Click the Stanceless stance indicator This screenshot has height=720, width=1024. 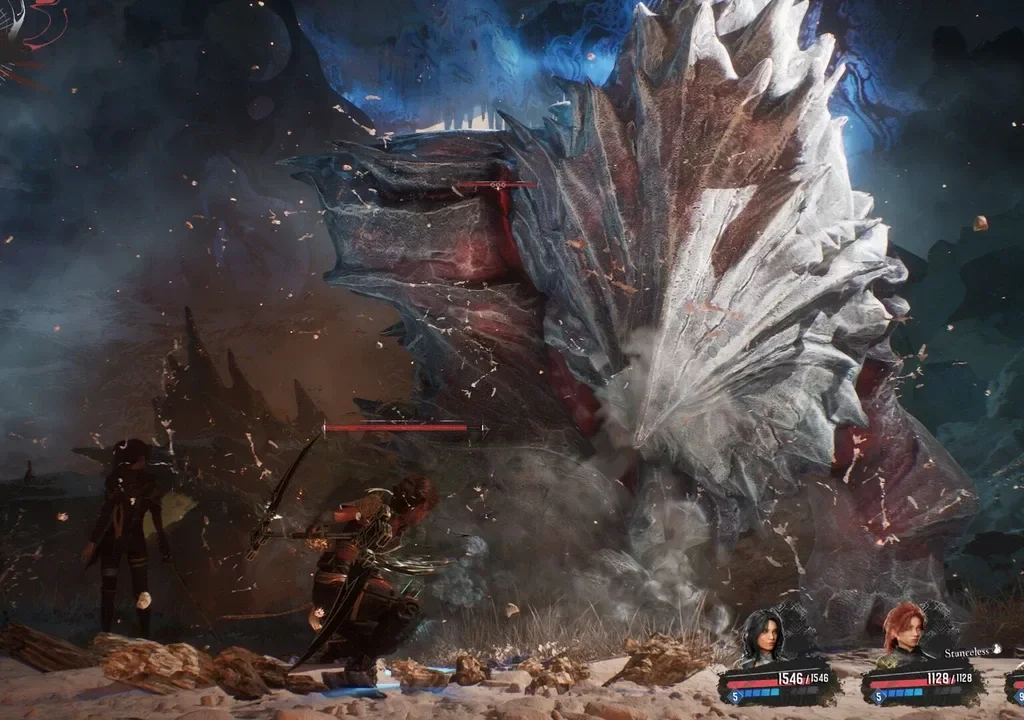coord(969,651)
